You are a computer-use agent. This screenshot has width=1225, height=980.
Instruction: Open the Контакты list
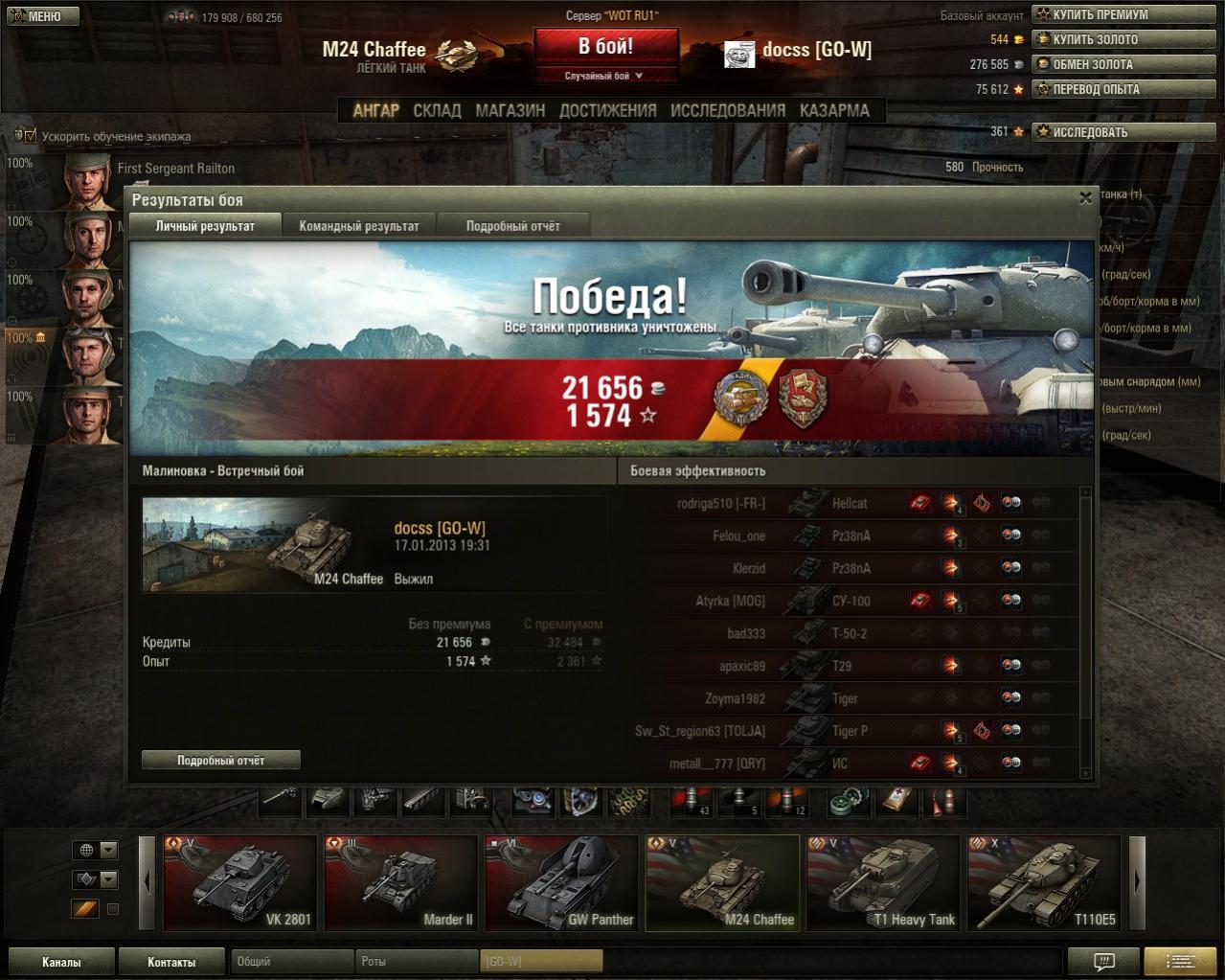pyautogui.click(x=171, y=962)
